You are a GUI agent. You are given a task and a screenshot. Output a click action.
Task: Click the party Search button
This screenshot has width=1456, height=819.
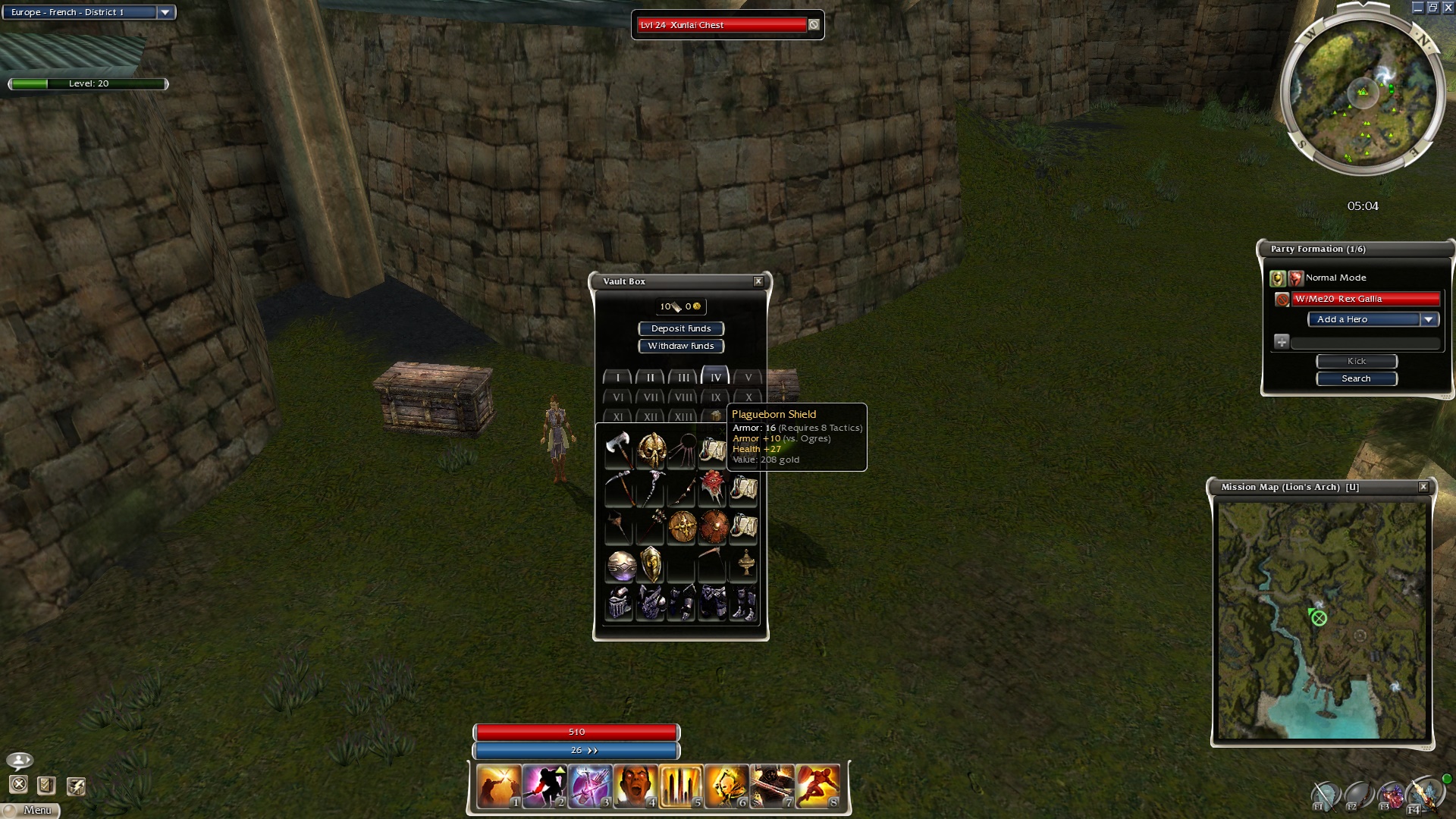[x=1356, y=378]
